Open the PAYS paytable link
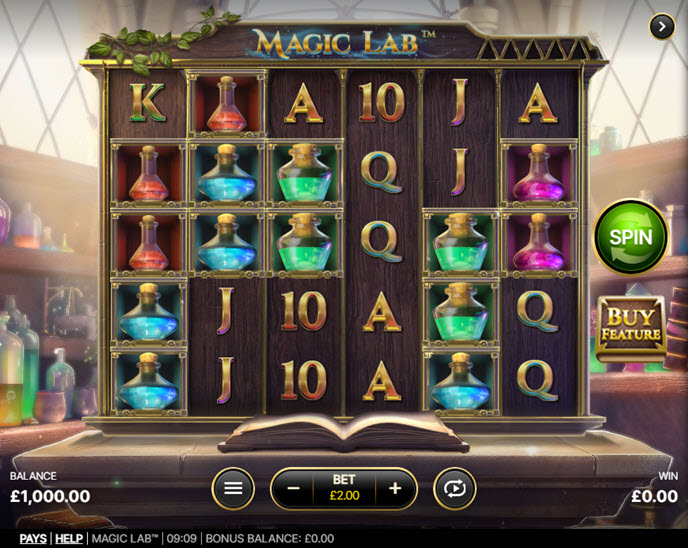 click(33, 538)
